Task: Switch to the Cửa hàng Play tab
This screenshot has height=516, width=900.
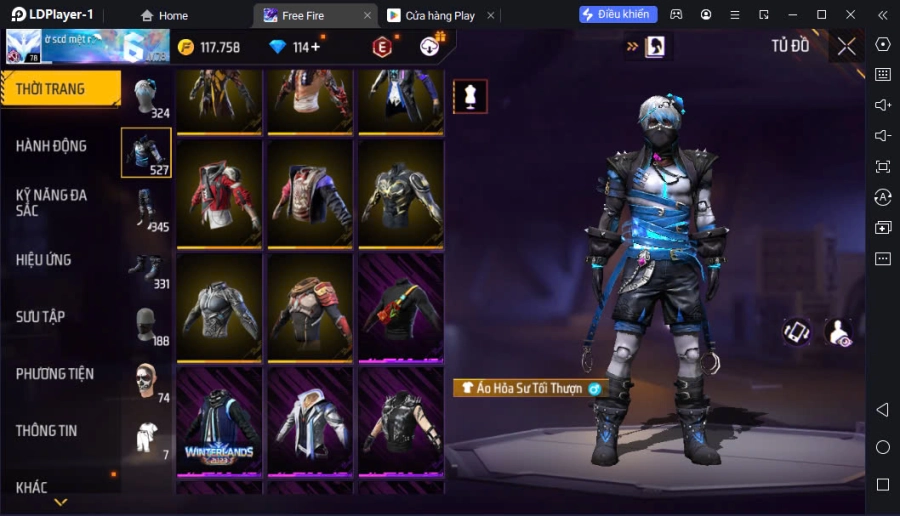Action: pyautogui.click(x=431, y=15)
